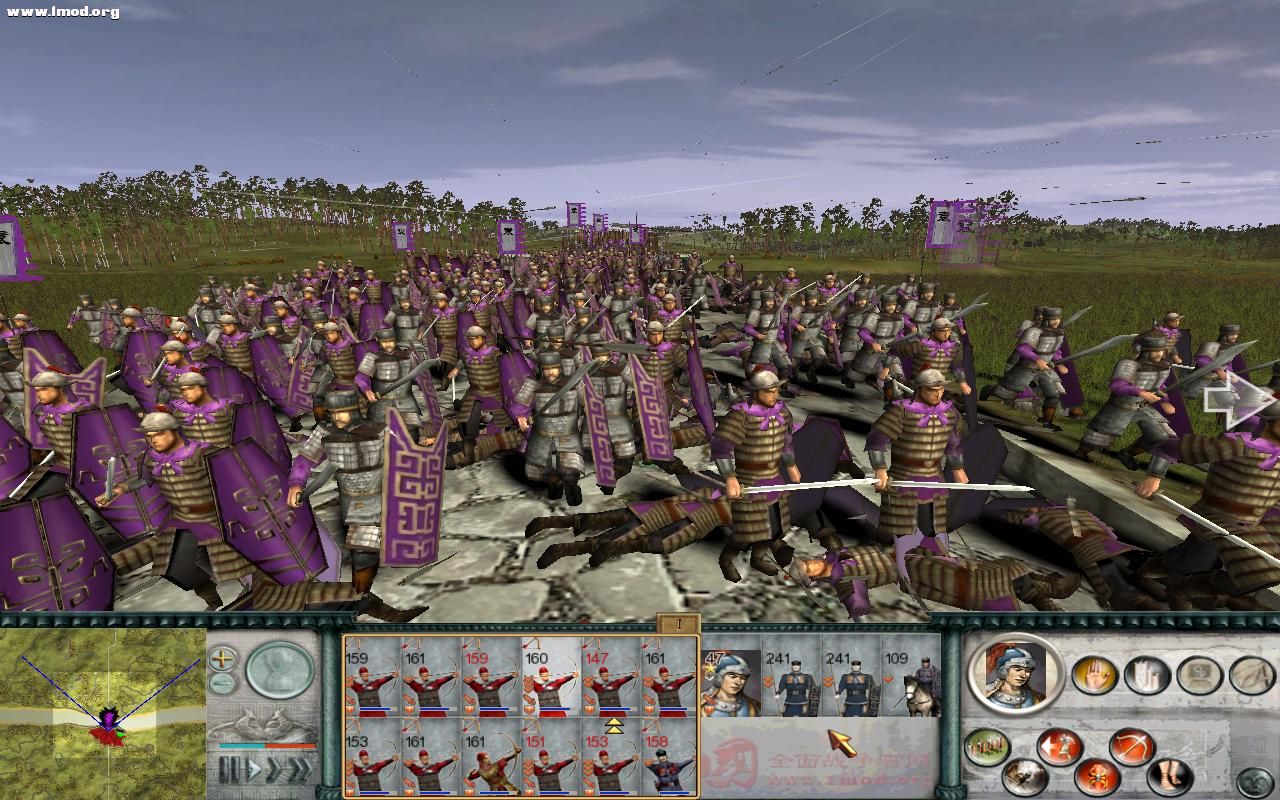
Task: Click the gold plus icon above the radar
Action: [222, 658]
